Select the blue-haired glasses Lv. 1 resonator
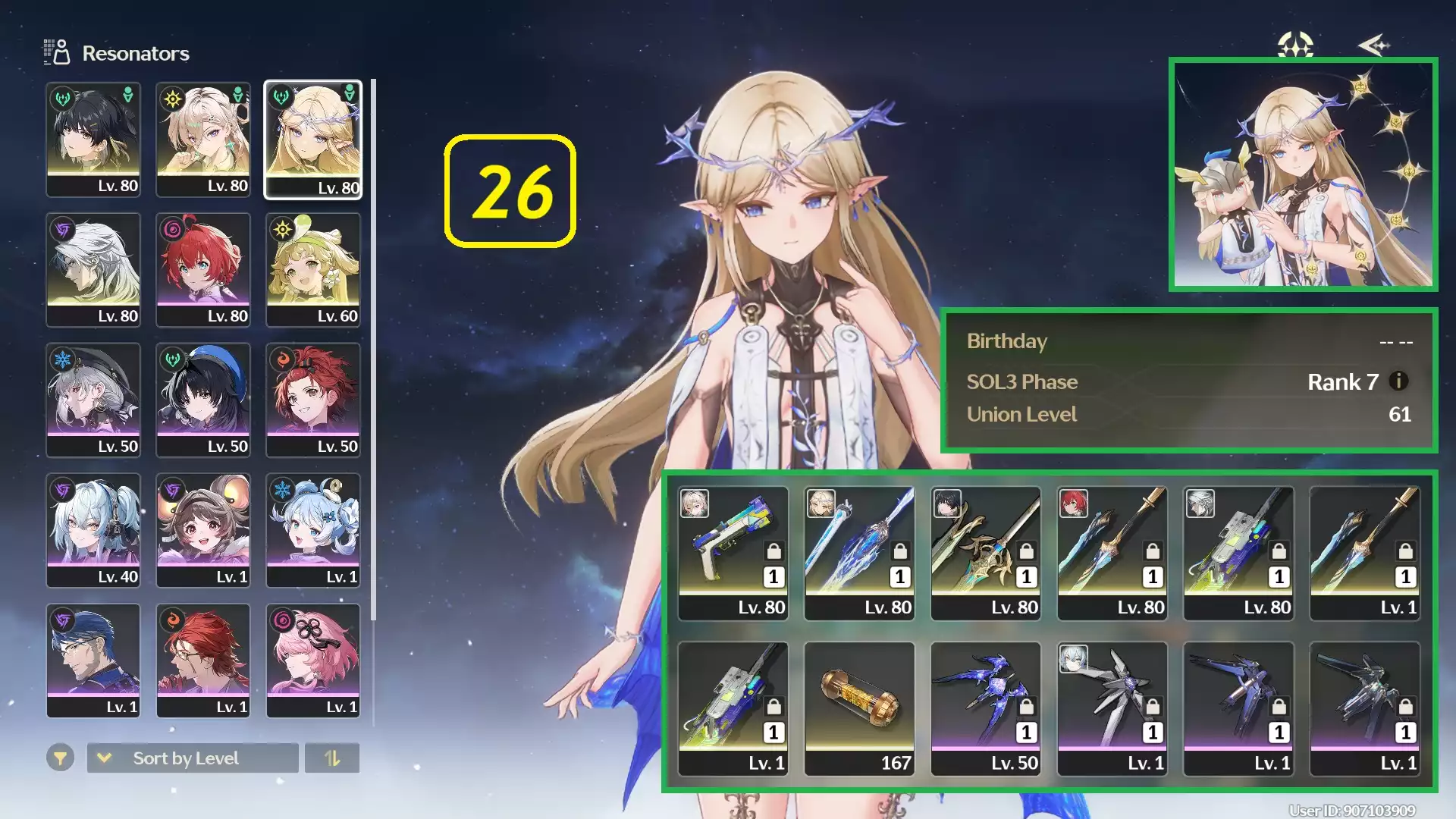 pyautogui.click(x=93, y=661)
